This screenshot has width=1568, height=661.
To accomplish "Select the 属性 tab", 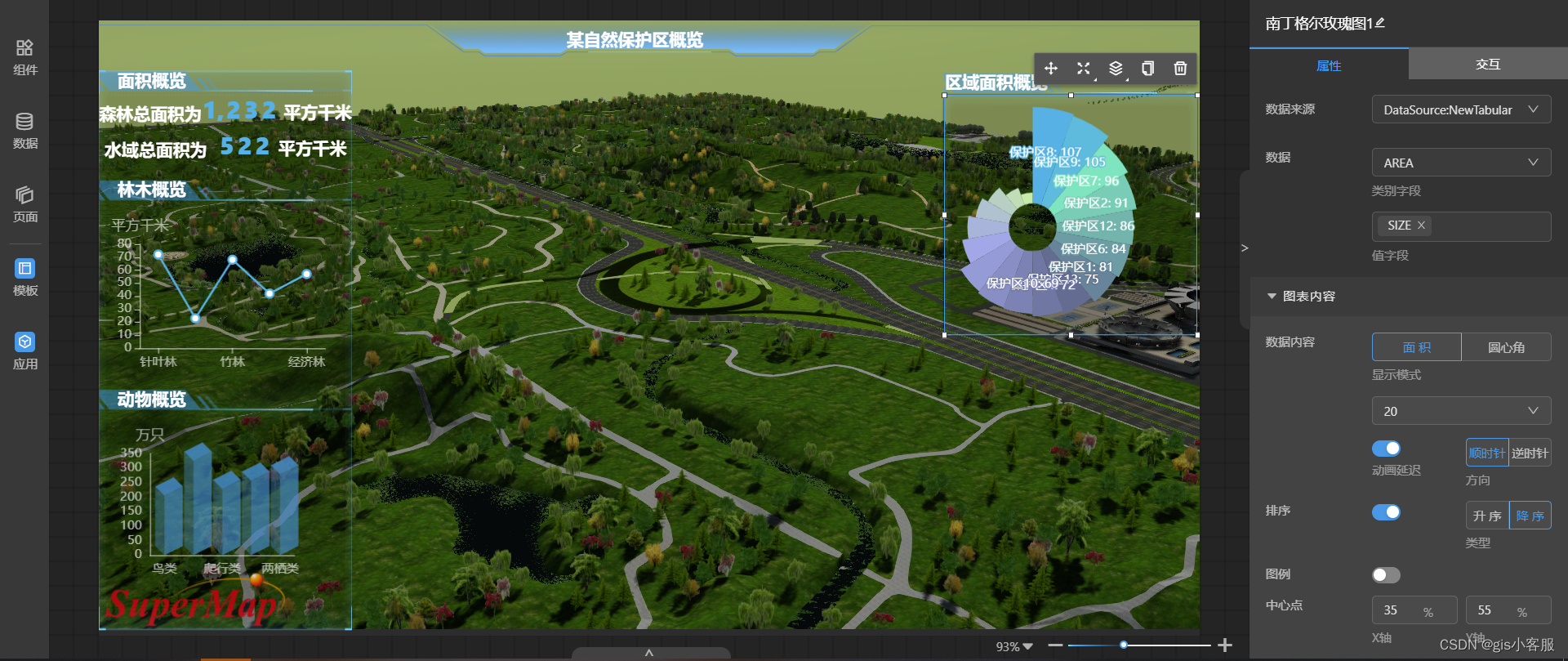I will point(1329,65).
